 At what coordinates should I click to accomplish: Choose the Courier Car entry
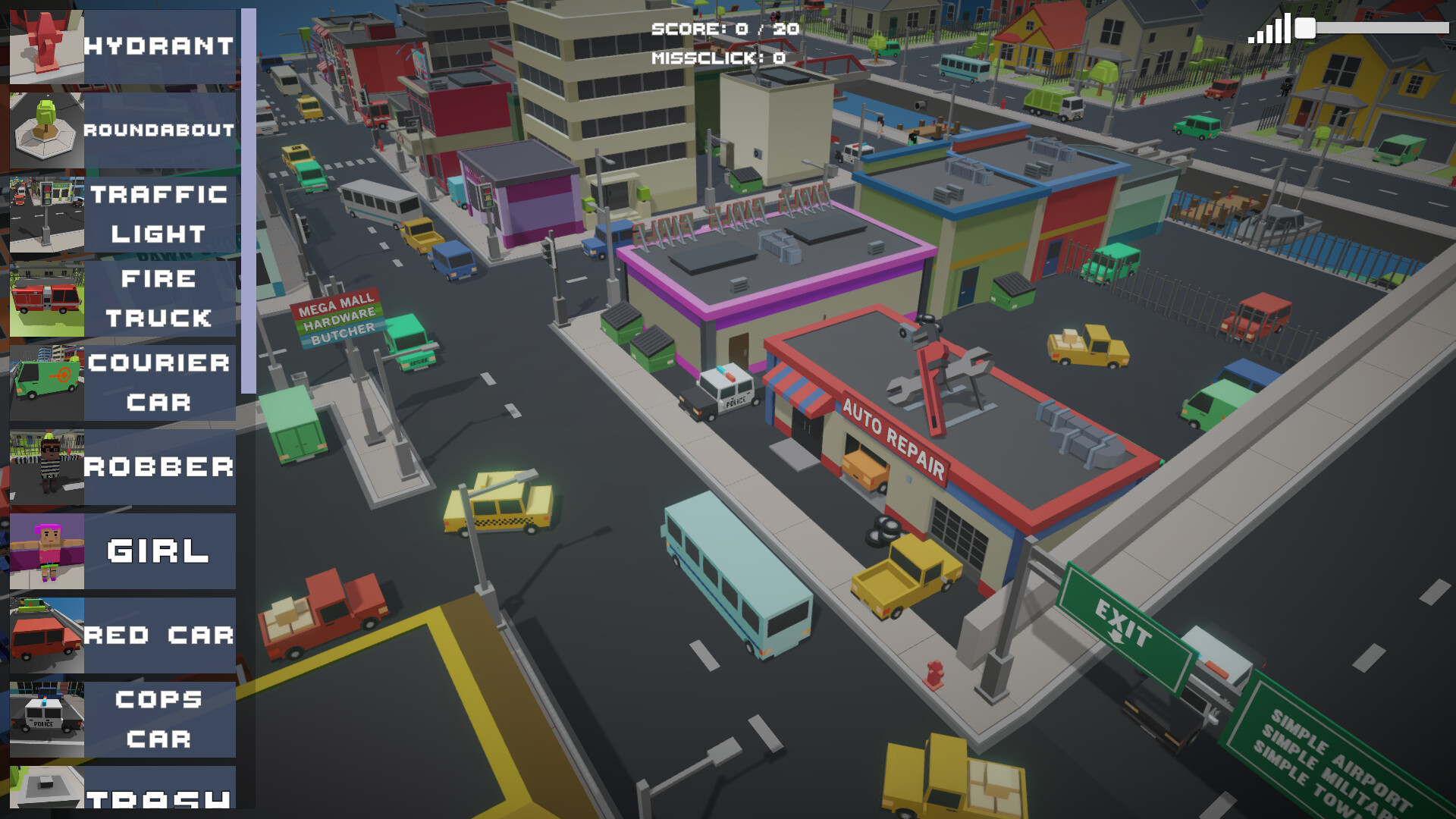tap(123, 383)
